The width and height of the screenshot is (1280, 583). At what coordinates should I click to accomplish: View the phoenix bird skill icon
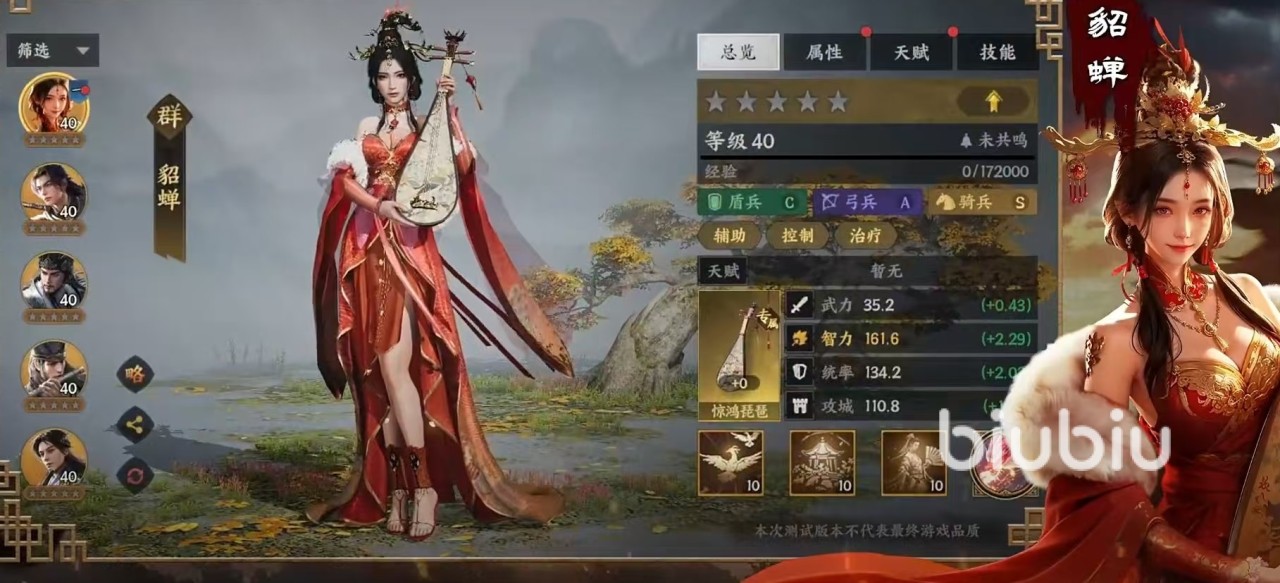coord(730,462)
